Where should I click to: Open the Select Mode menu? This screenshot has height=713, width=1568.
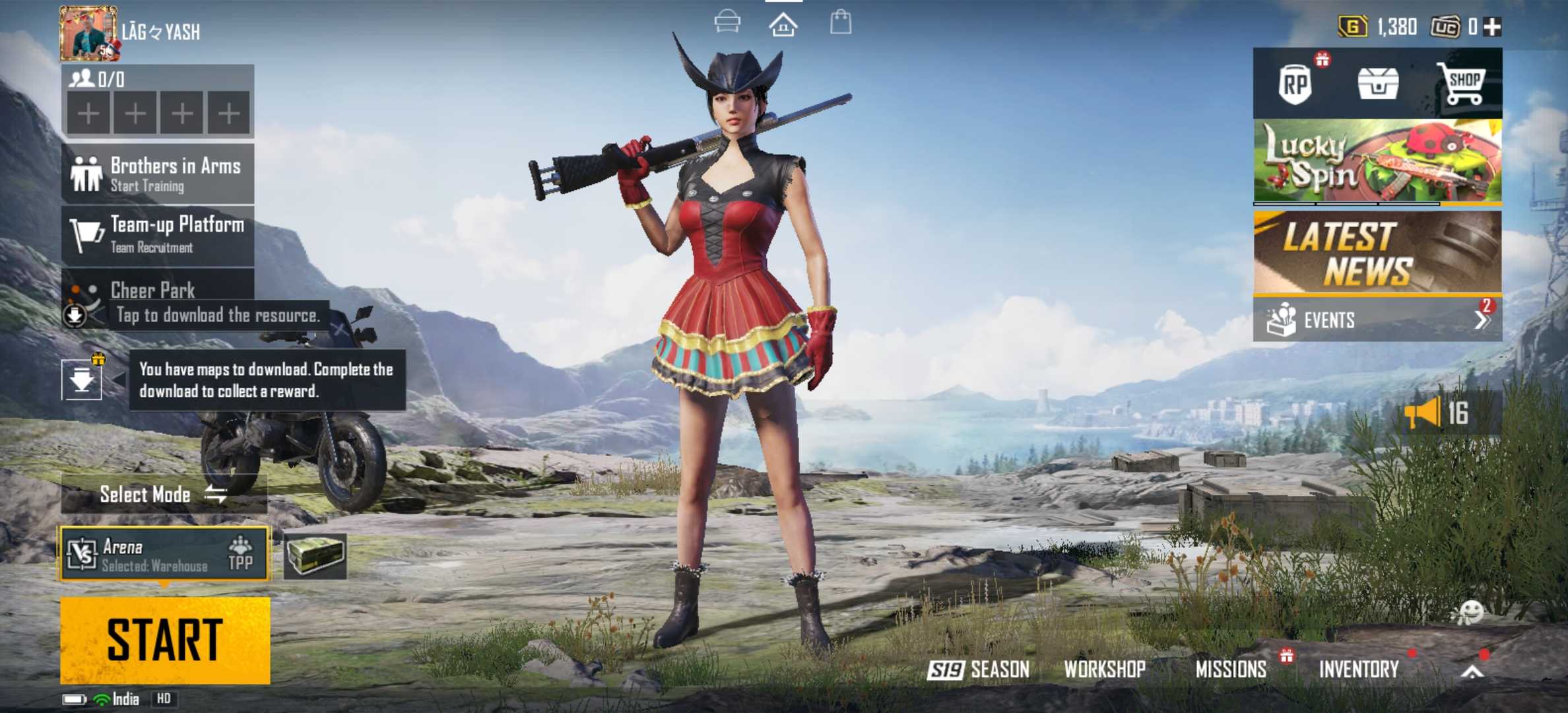tap(163, 494)
